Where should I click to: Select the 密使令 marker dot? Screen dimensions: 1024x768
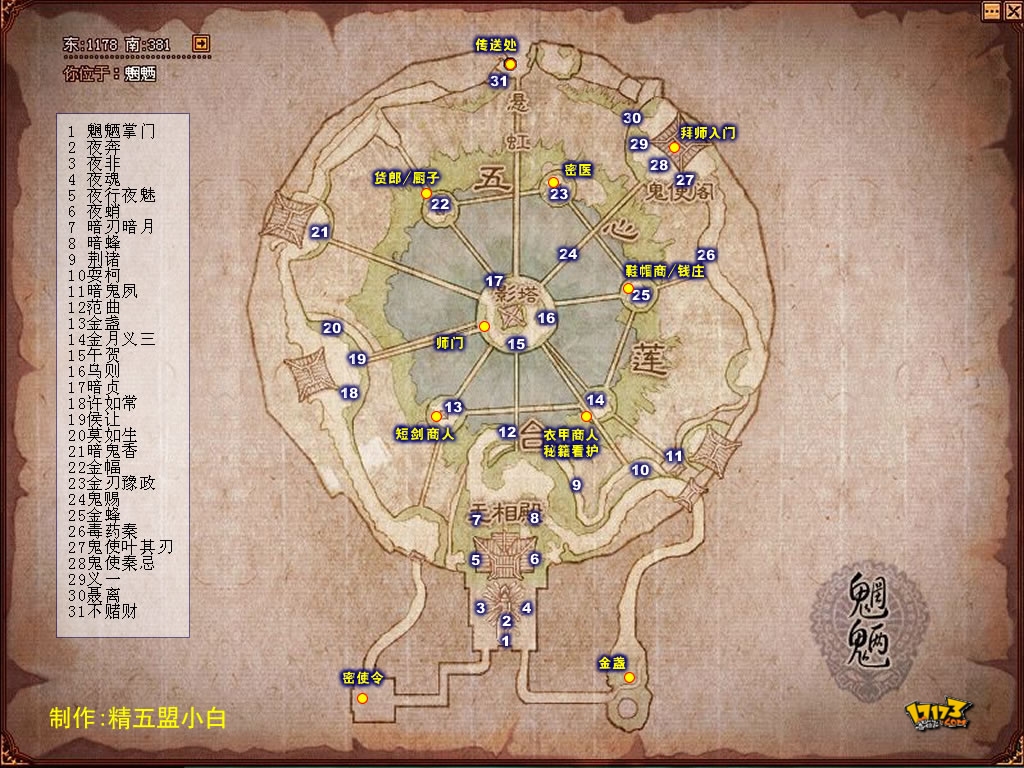(x=362, y=697)
